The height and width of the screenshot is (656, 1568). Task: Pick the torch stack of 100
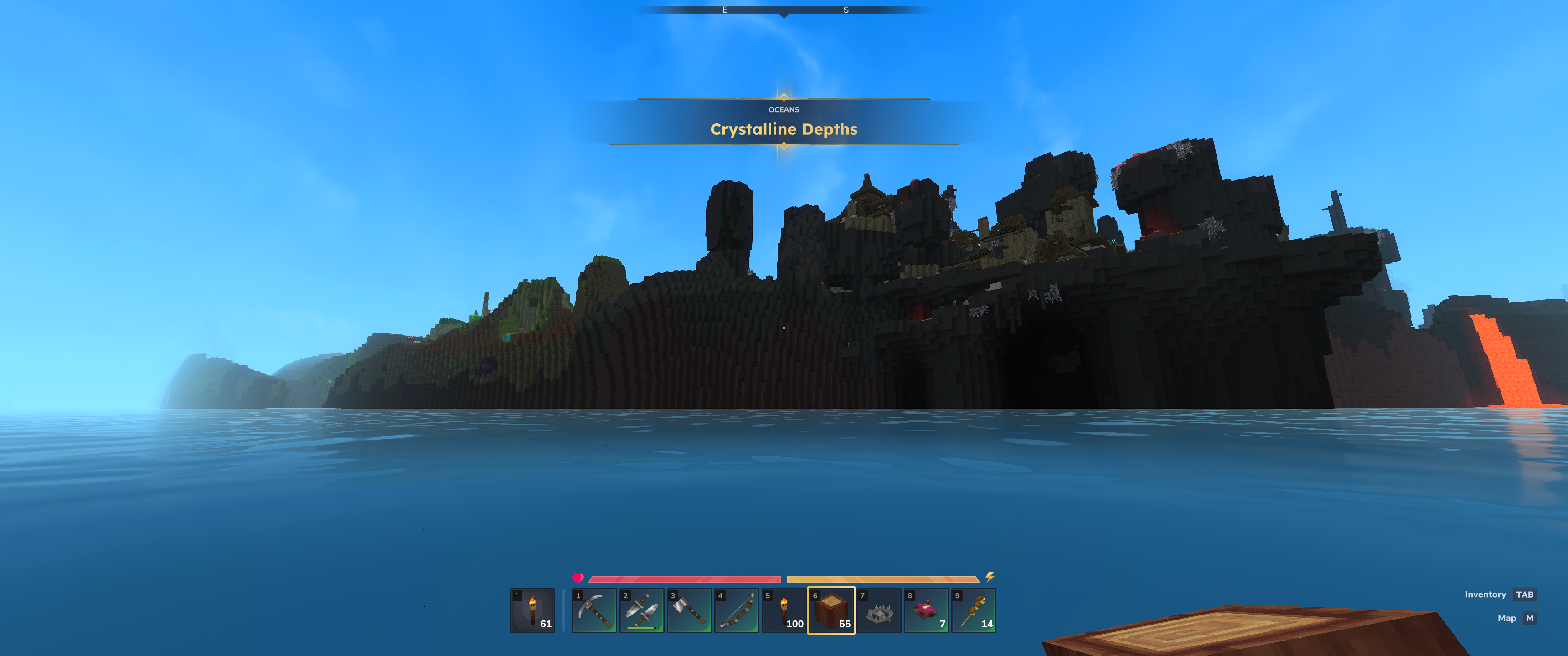784,610
